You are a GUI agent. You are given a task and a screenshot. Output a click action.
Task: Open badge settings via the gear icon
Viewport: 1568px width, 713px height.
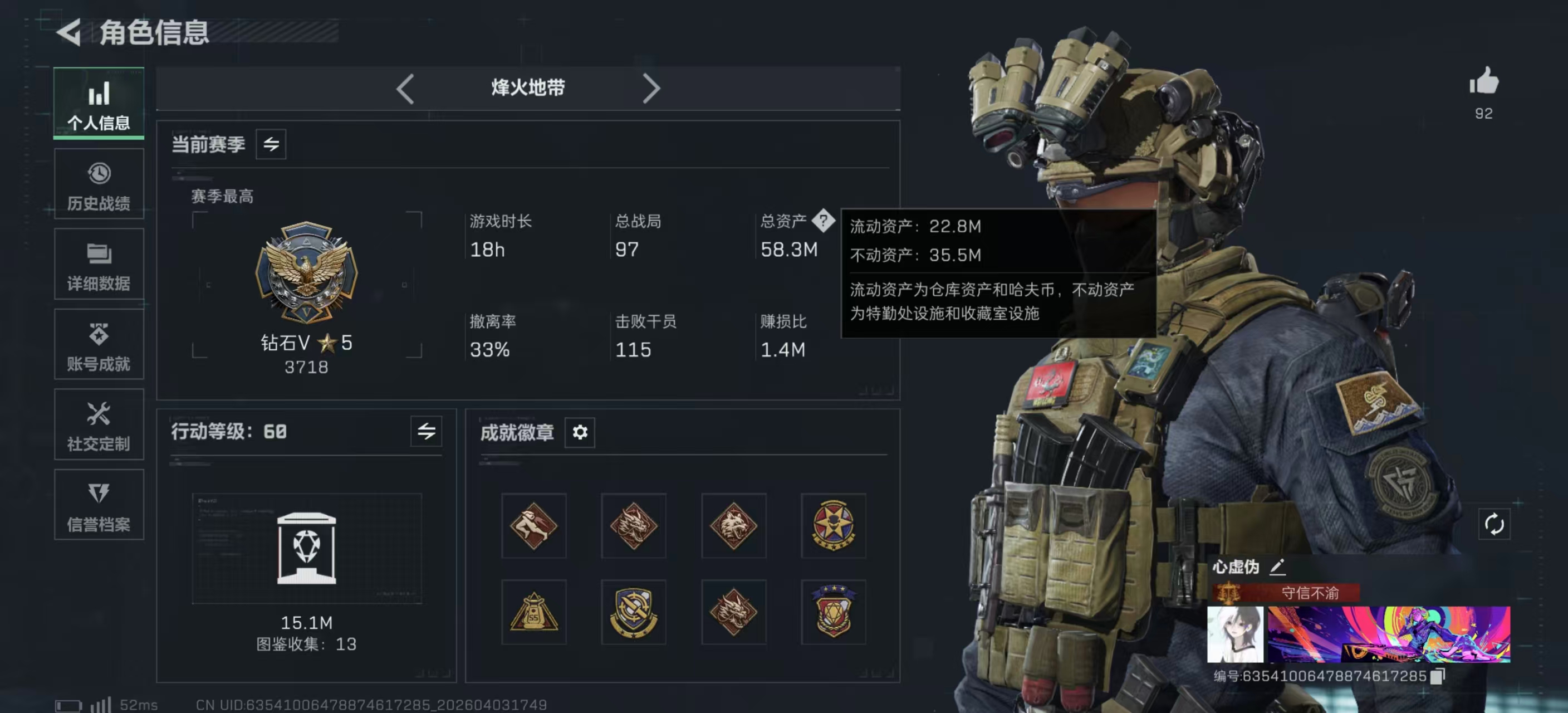point(580,432)
